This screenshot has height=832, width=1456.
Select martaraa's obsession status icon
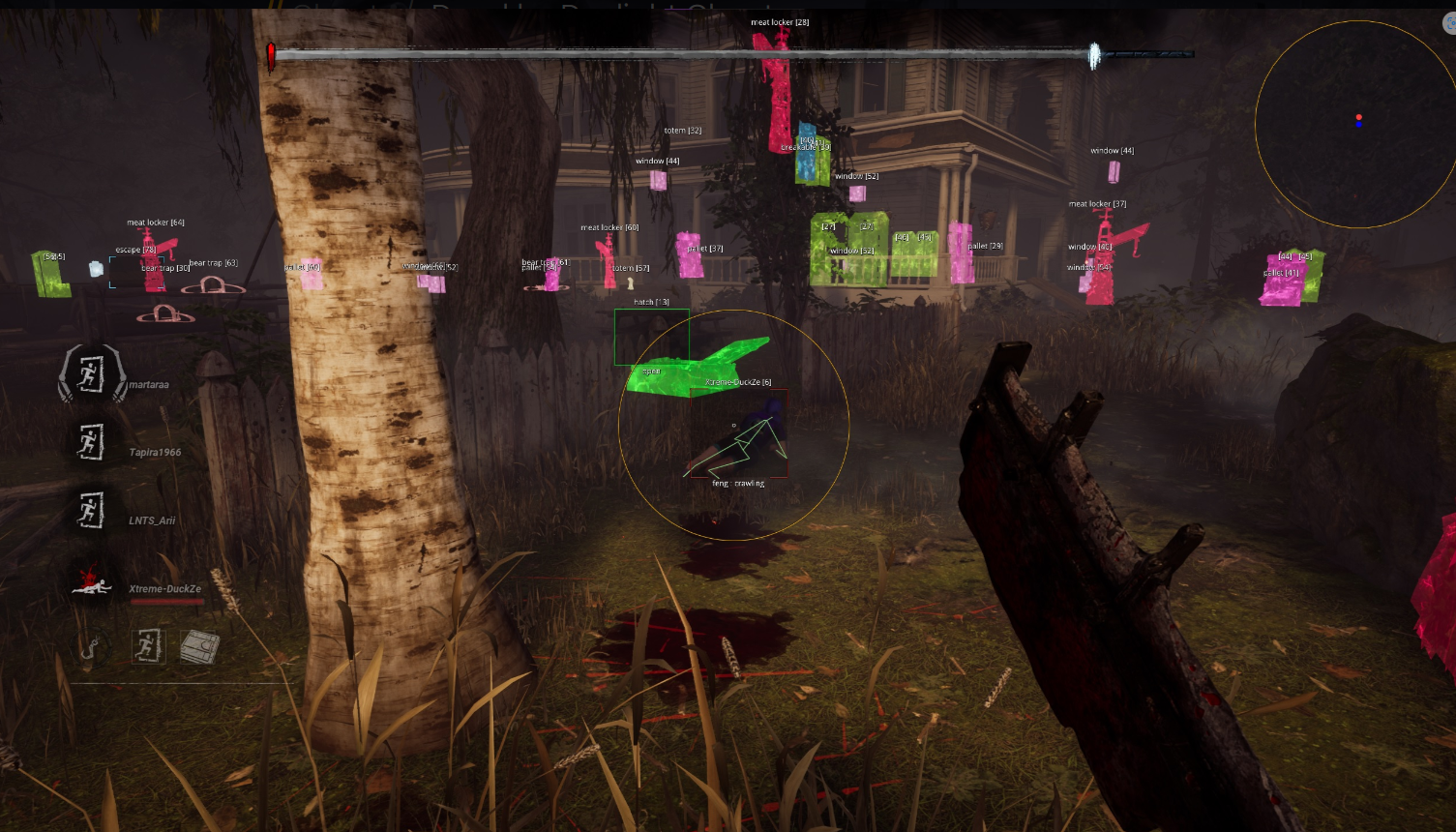click(x=91, y=374)
